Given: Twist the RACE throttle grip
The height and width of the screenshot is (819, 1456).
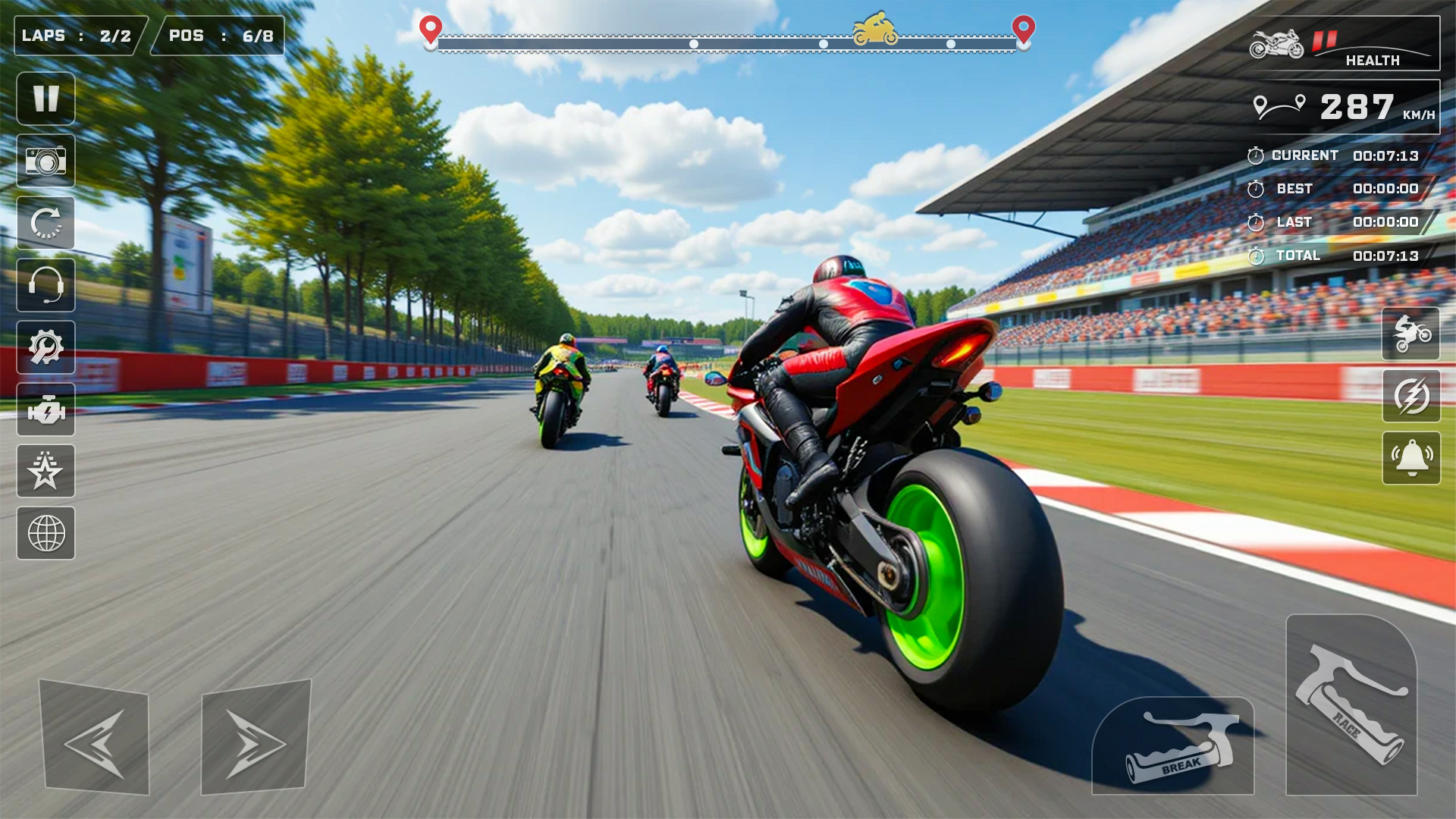Looking at the screenshot, I should (x=1351, y=705).
